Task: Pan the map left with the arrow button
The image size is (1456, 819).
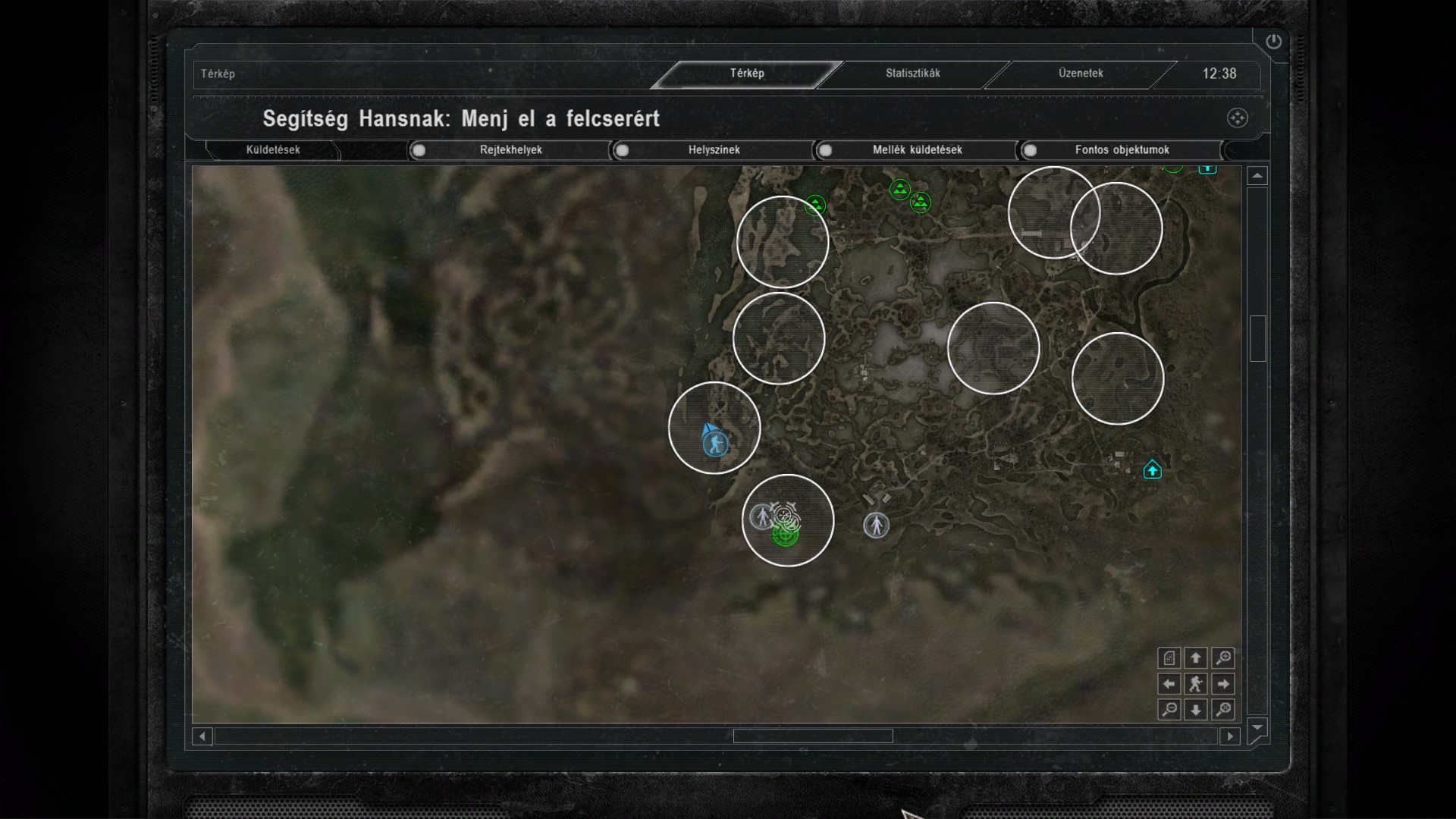Action: tap(1169, 684)
